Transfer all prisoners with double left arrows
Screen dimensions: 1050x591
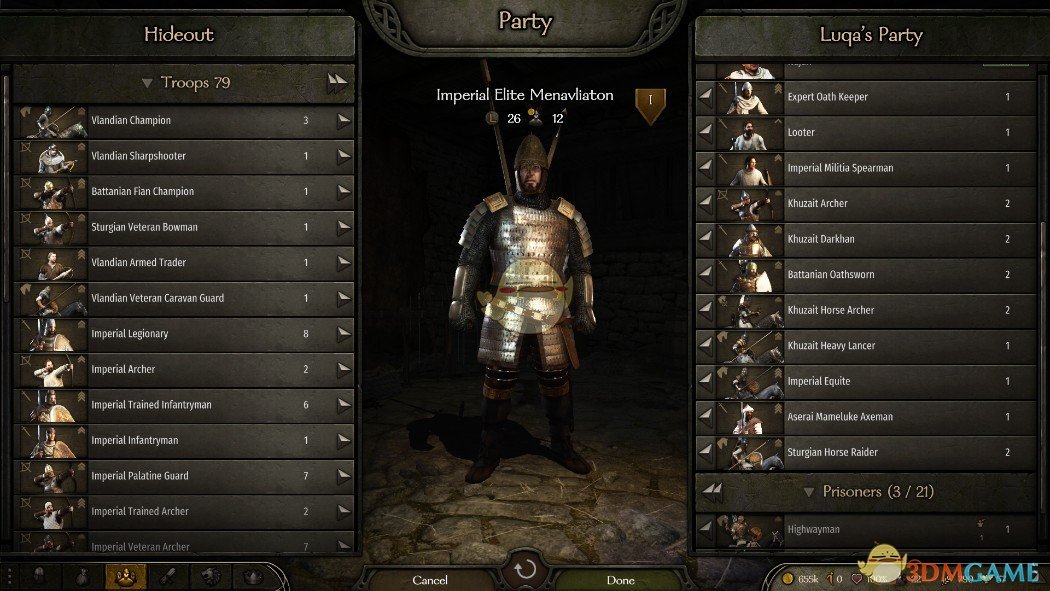tap(712, 490)
